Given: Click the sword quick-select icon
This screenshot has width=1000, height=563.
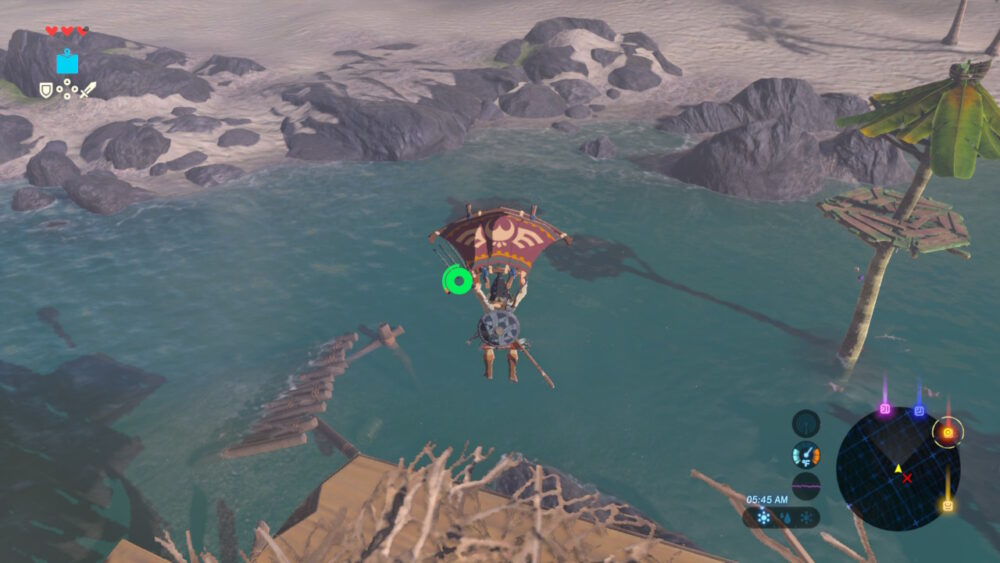Looking at the screenshot, I should [89, 90].
